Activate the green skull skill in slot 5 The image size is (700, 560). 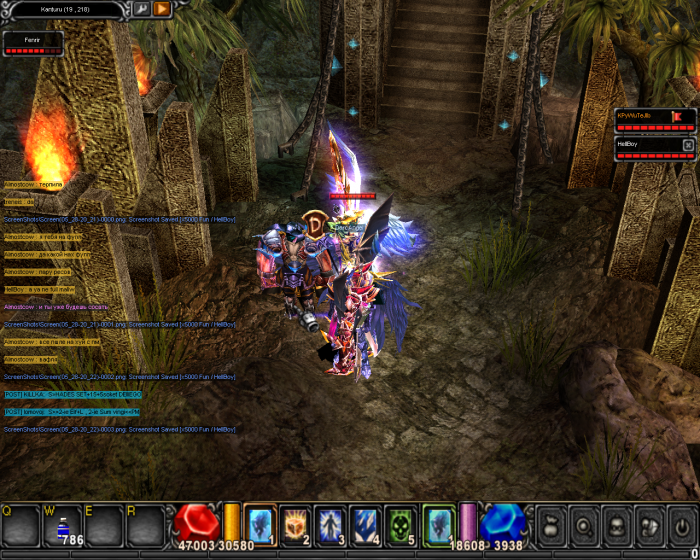tap(400, 525)
